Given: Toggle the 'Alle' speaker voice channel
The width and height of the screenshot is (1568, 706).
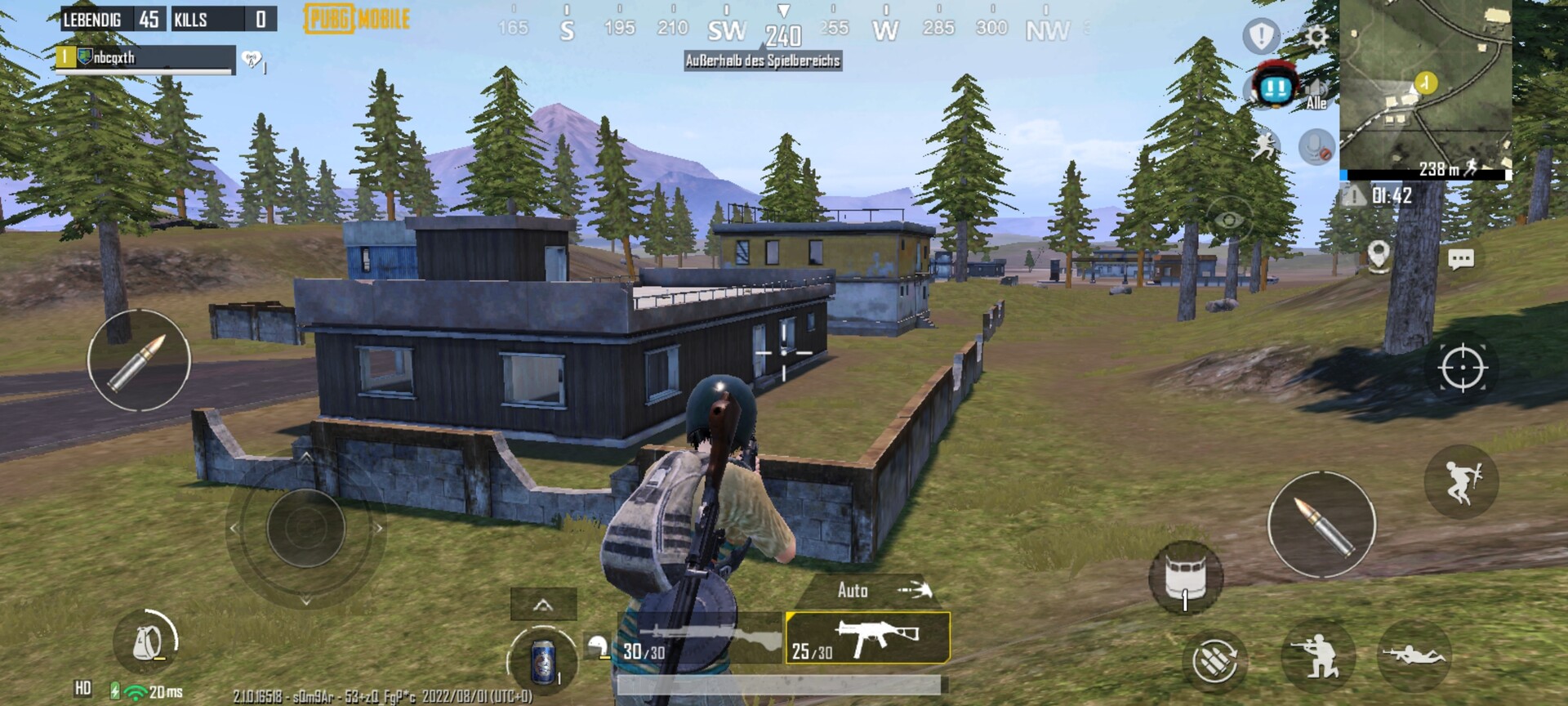Looking at the screenshot, I should click(x=1316, y=93).
